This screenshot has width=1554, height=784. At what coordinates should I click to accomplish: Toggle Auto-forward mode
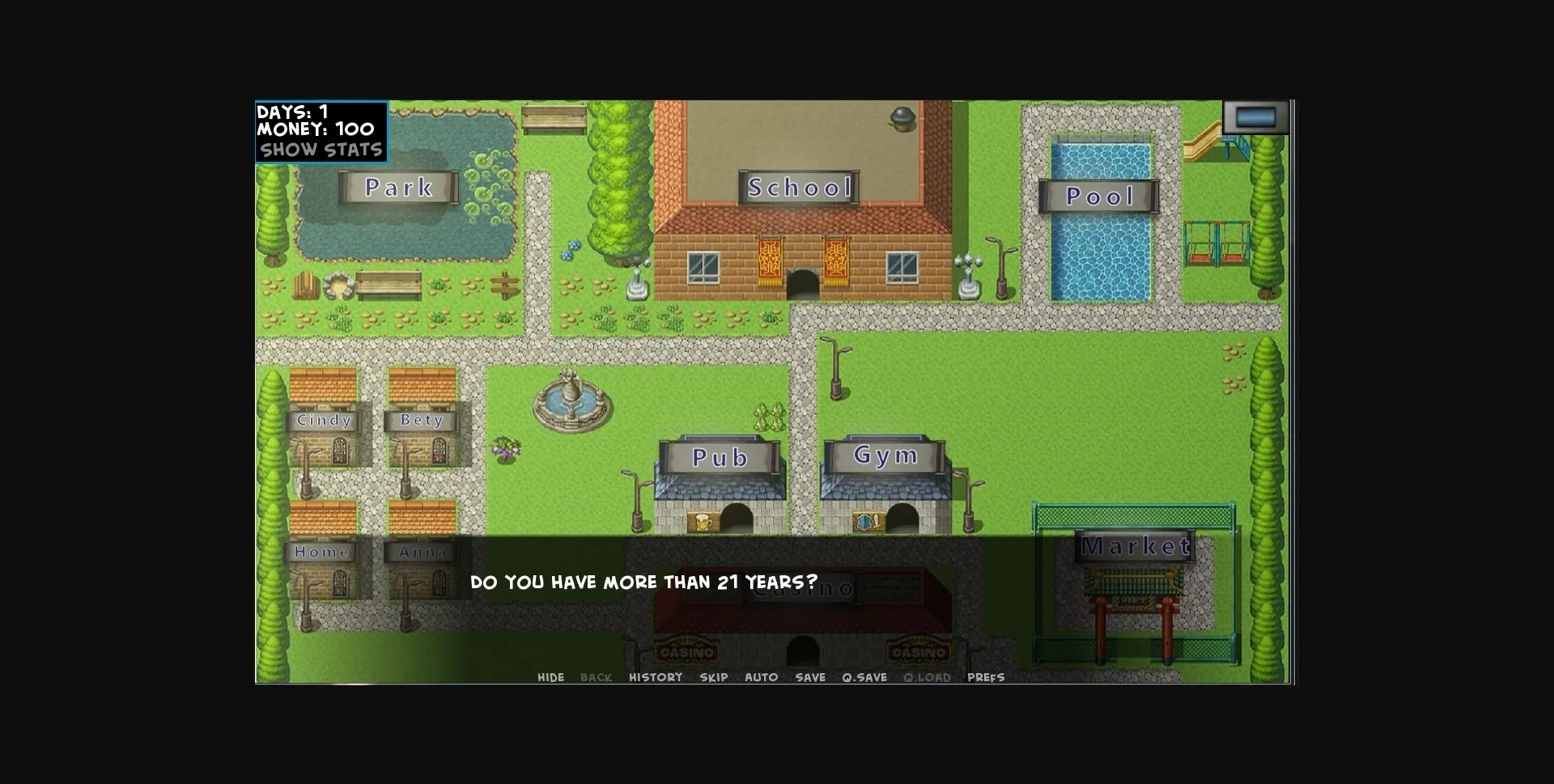tap(762, 677)
